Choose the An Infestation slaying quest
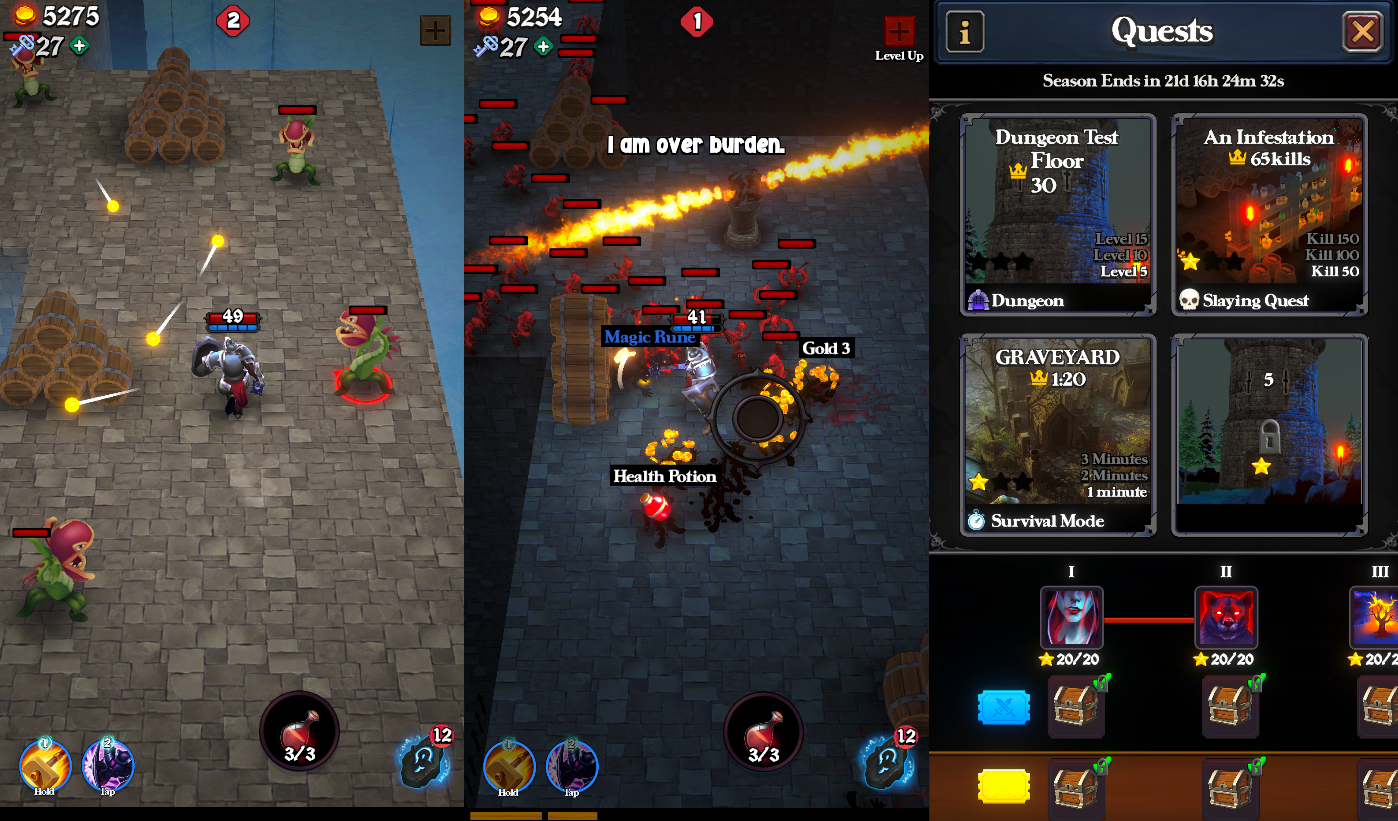The image size is (1398, 821). [1268, 214]
